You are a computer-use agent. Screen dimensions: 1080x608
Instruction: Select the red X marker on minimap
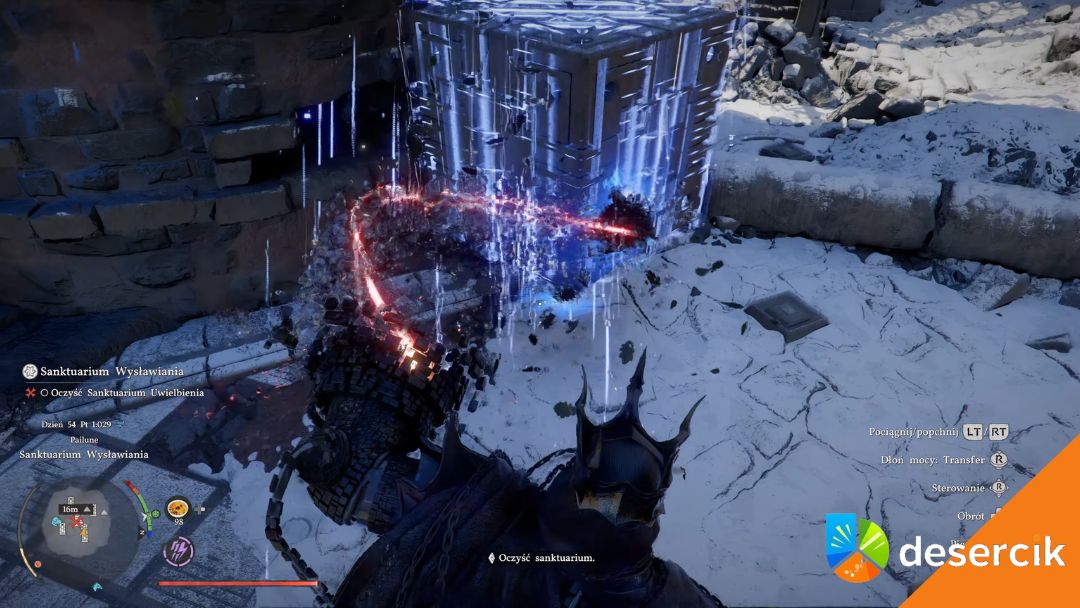coord(76,522)
